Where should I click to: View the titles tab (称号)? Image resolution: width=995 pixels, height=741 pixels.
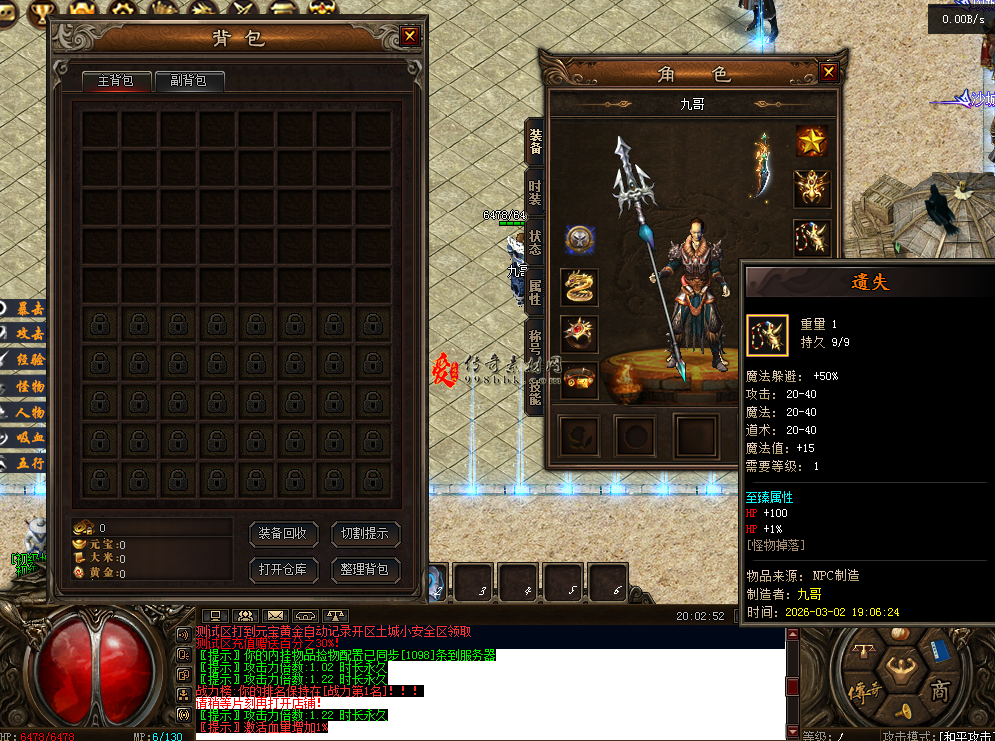535,340
